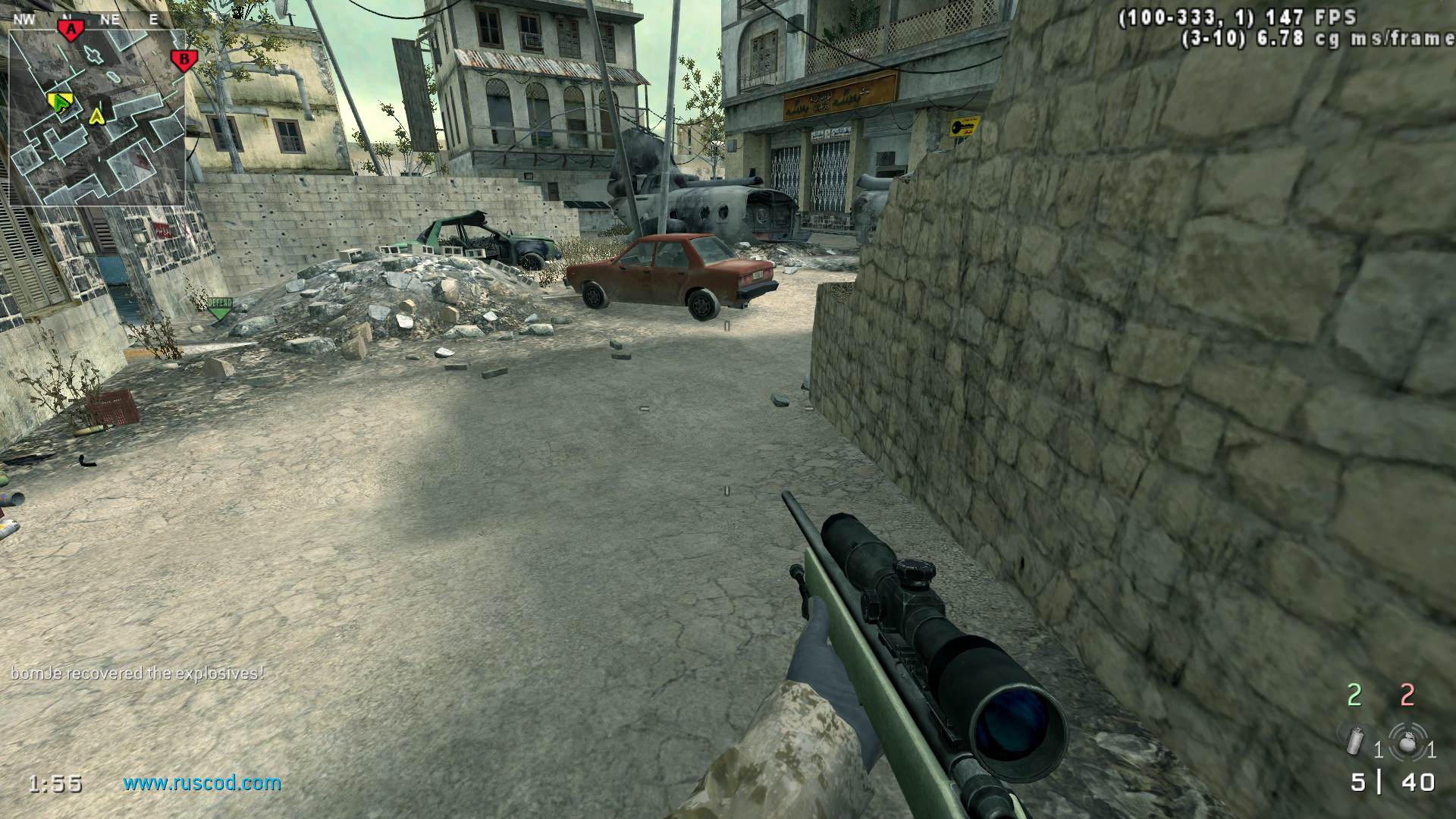Select the red A objective marker on minimap

point(71,30)
